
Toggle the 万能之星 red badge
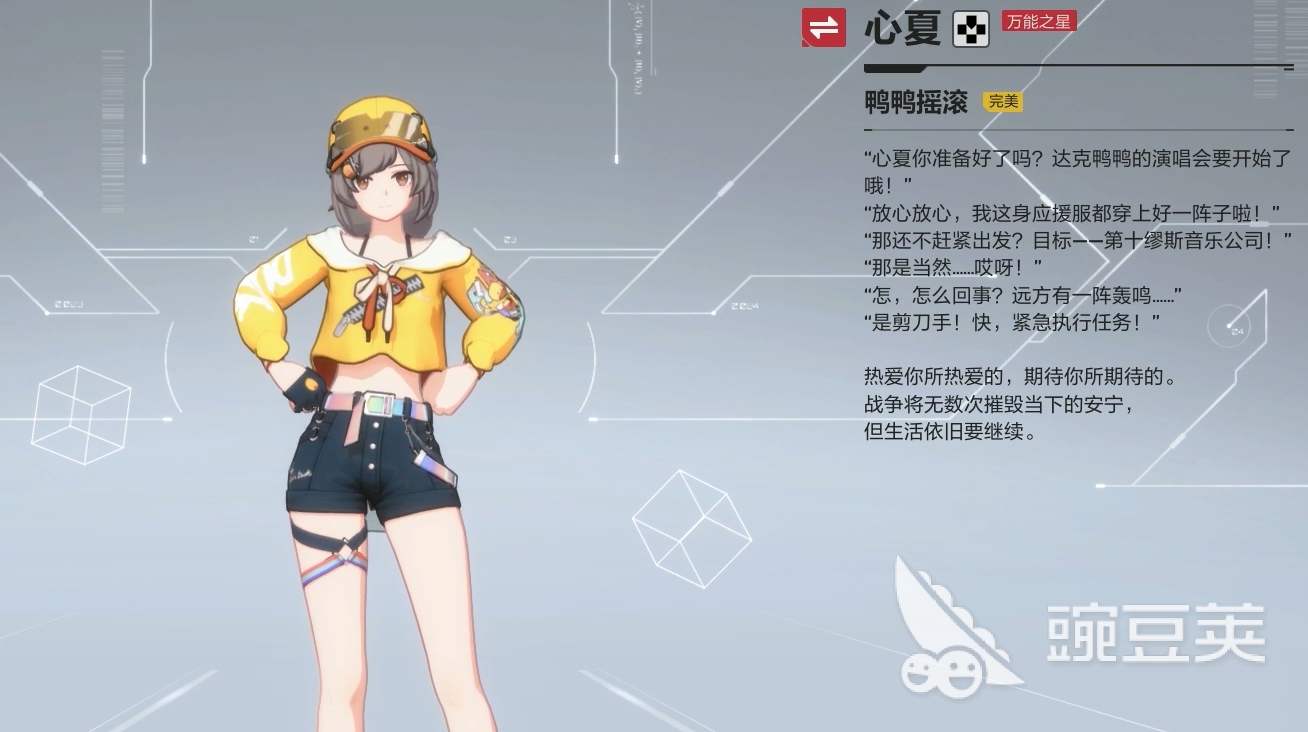click(1038, 20)
